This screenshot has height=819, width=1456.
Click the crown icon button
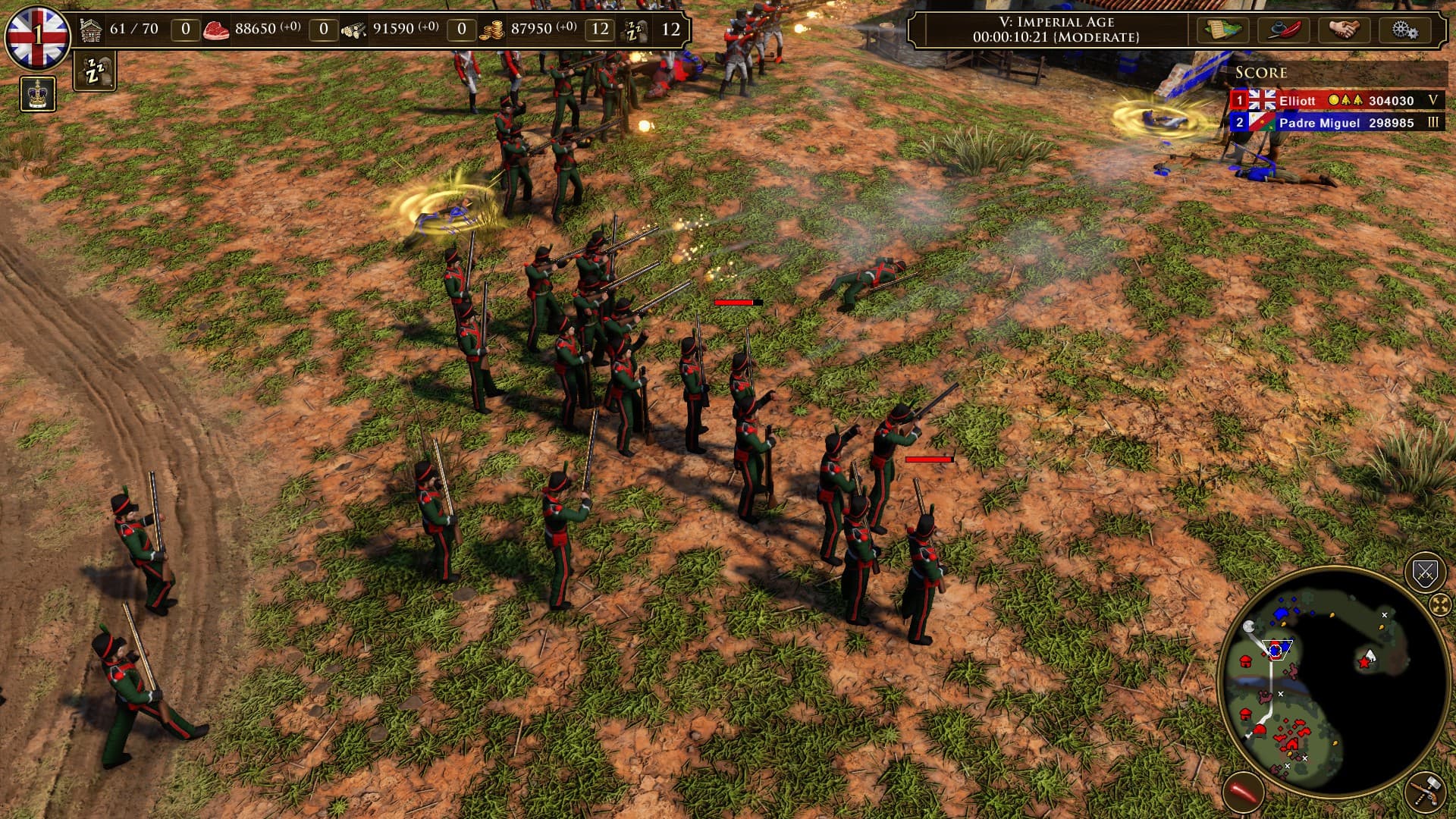(38, 94)
